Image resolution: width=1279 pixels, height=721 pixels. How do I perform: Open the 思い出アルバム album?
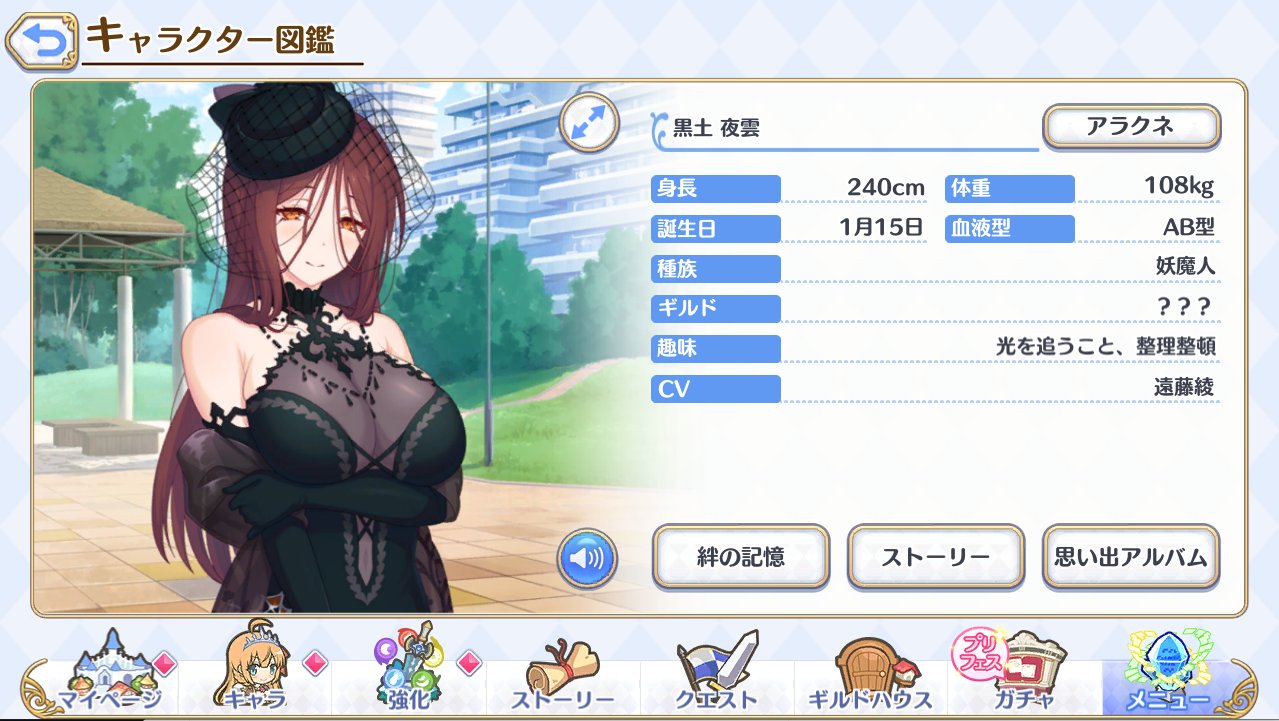point(1131,556)
